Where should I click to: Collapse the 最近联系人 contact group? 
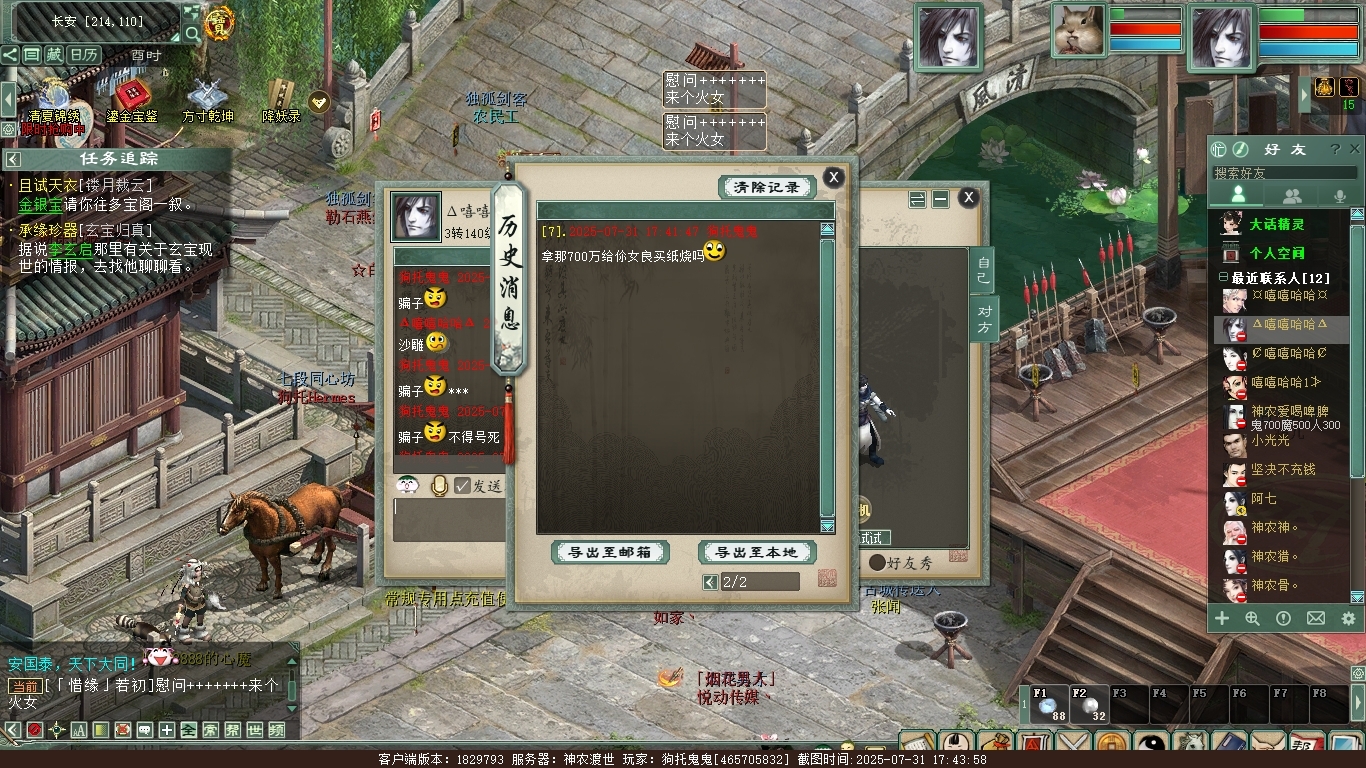1223,277
